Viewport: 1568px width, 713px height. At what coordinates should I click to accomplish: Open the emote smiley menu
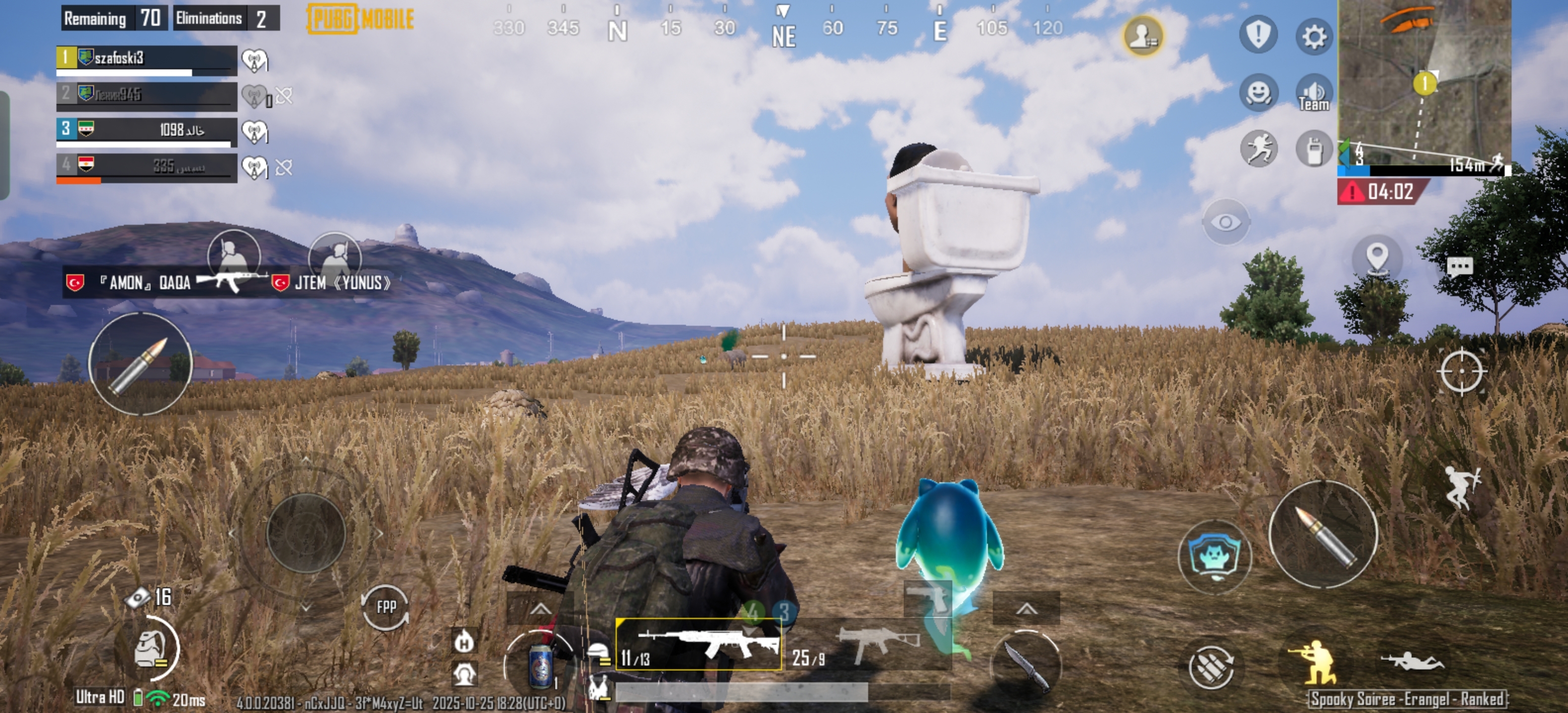[x=1258, y=93]
